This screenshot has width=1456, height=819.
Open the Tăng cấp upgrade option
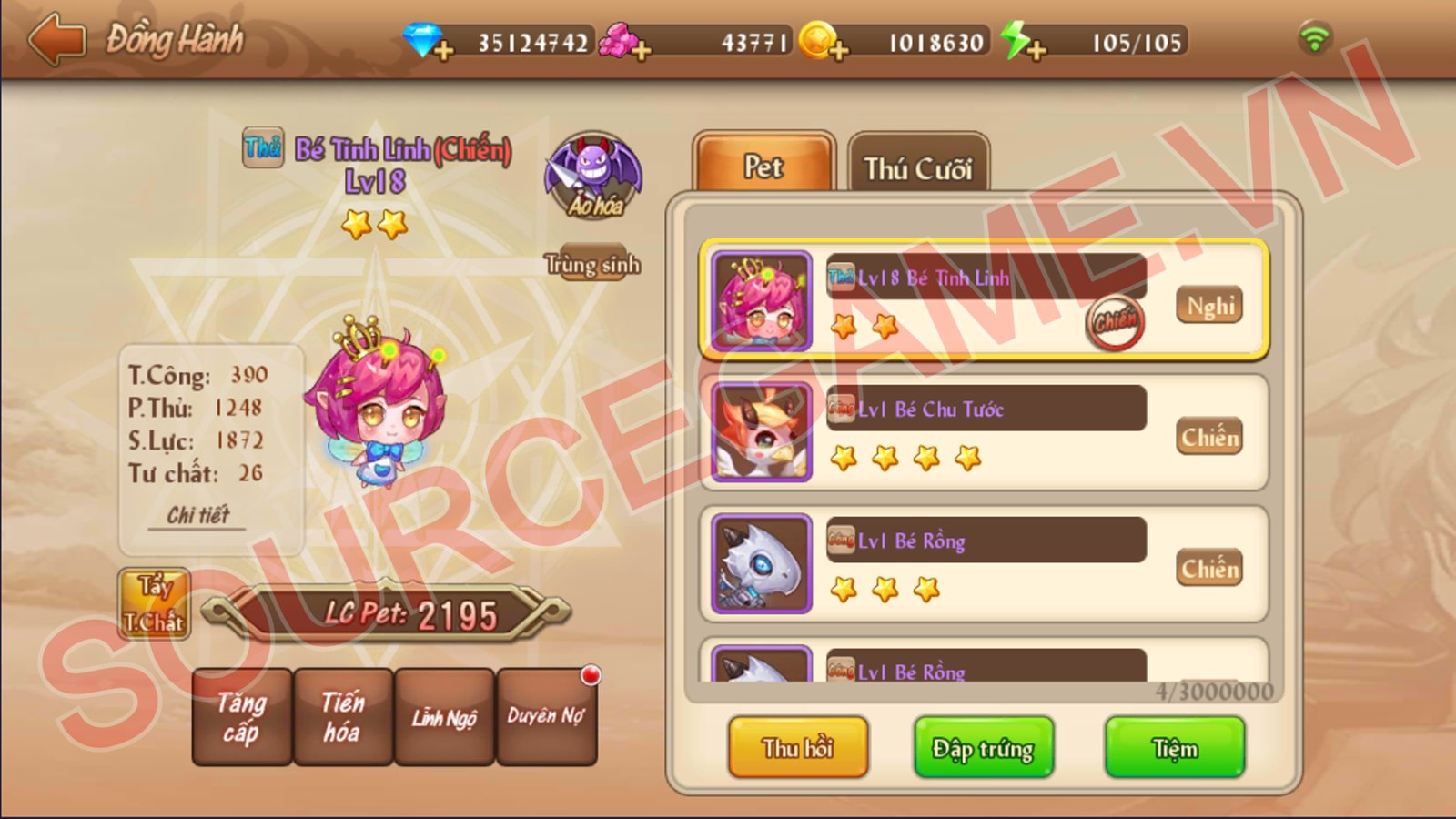(x=241, y=717)
